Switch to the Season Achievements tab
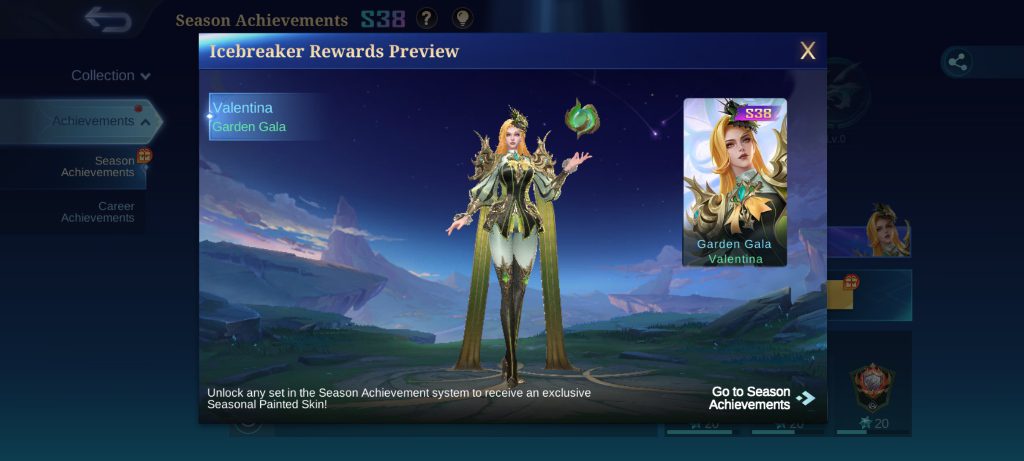1024x461 pixels. pyautogui.click(x=98, y=166)
